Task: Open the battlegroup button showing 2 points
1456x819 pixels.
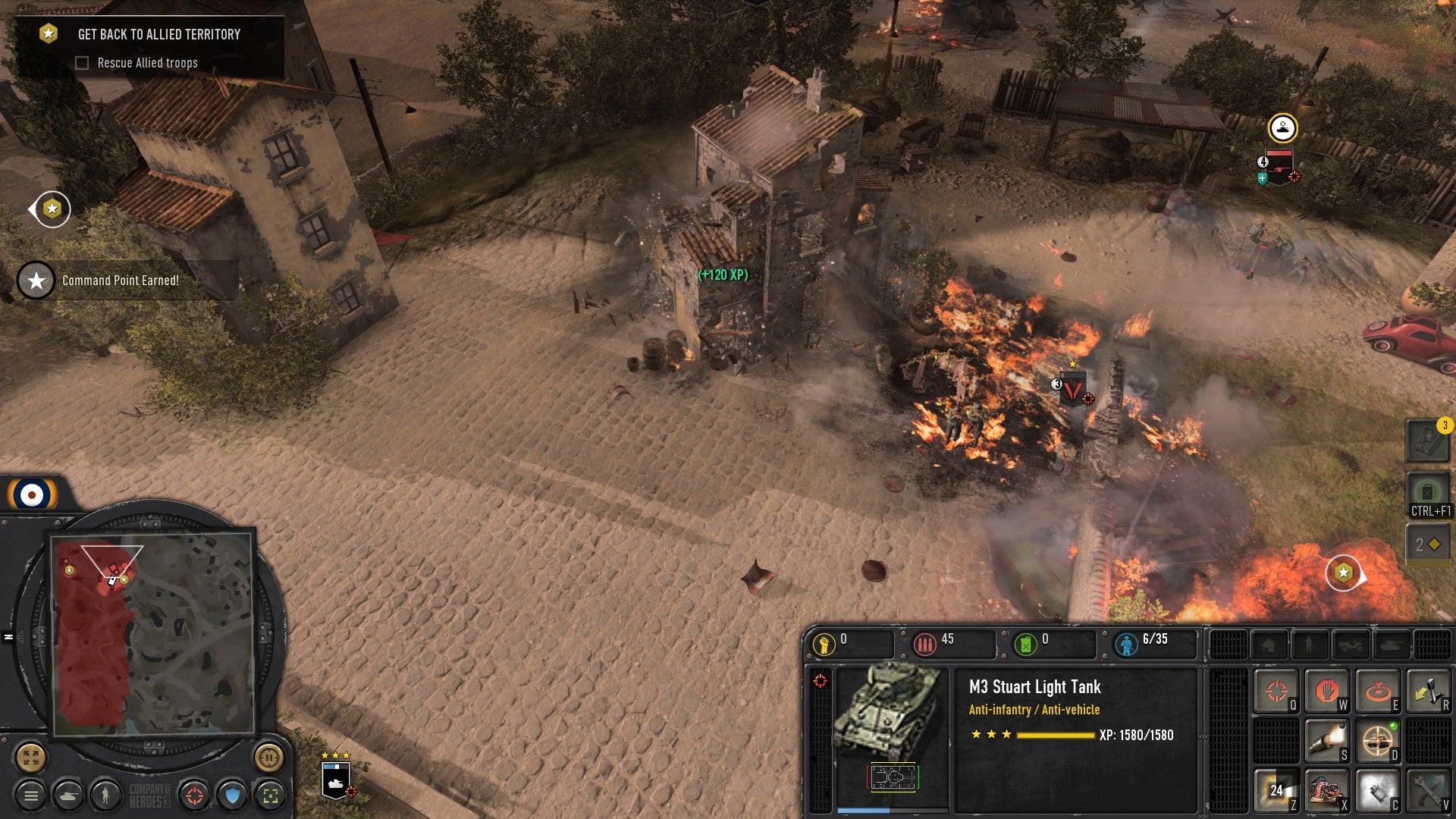Action: (x=1428, y=544)
